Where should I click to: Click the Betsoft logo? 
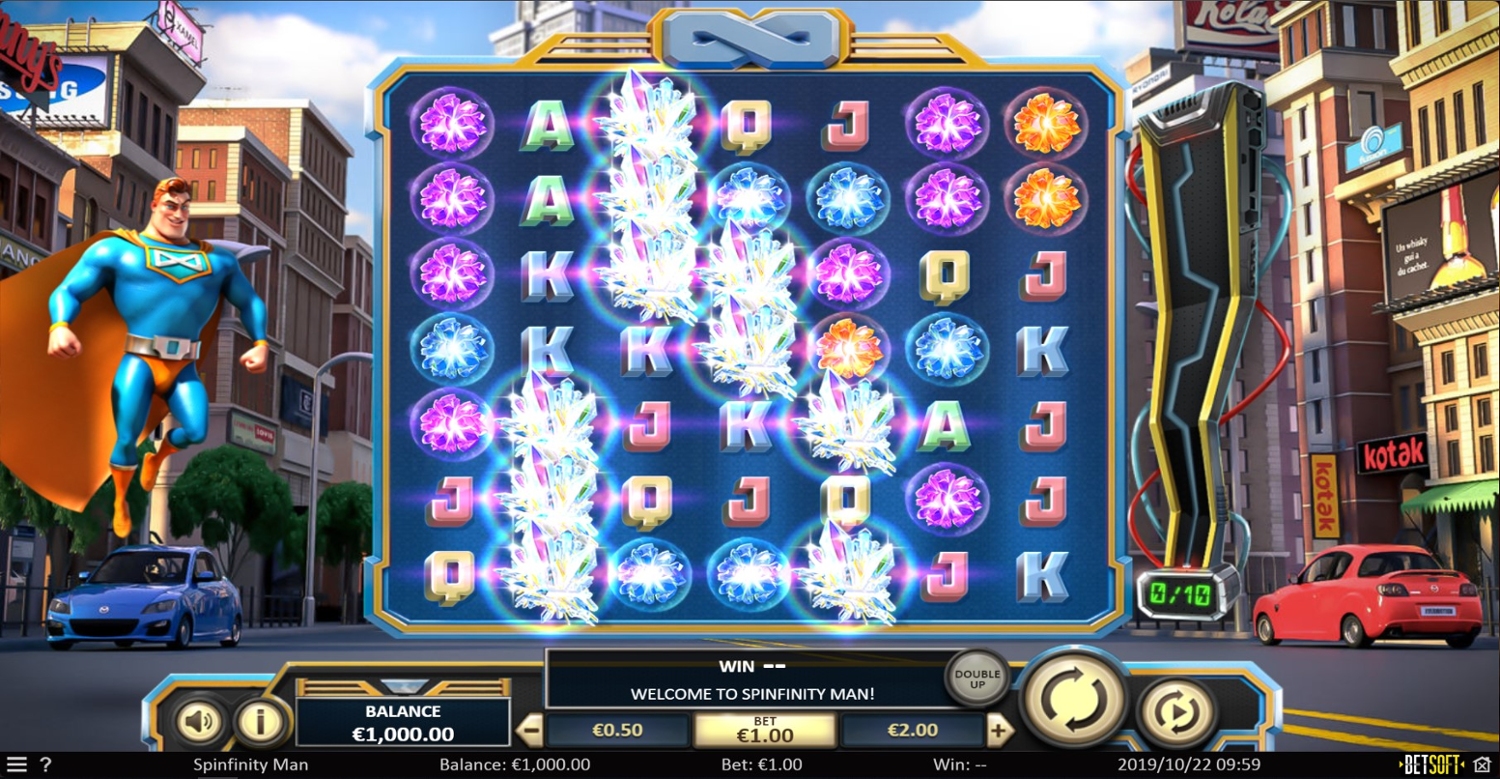1430,766
